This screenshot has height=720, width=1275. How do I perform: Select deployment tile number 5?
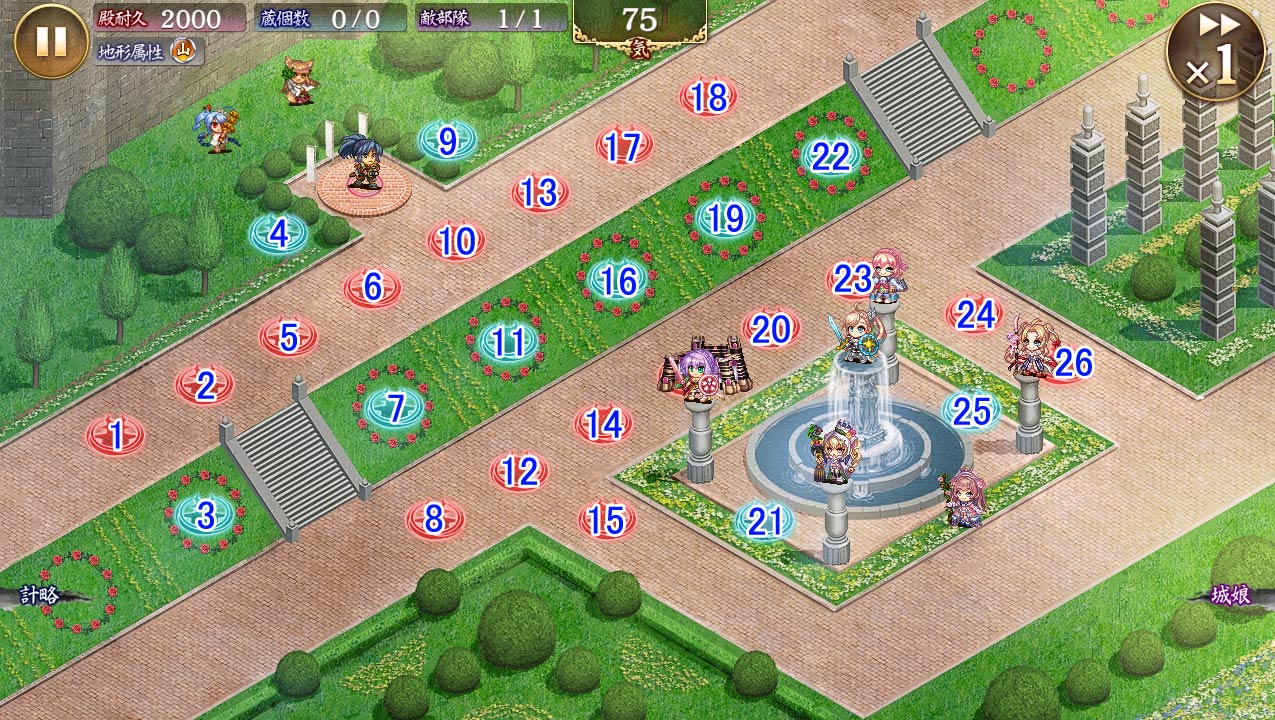(288, 337)
